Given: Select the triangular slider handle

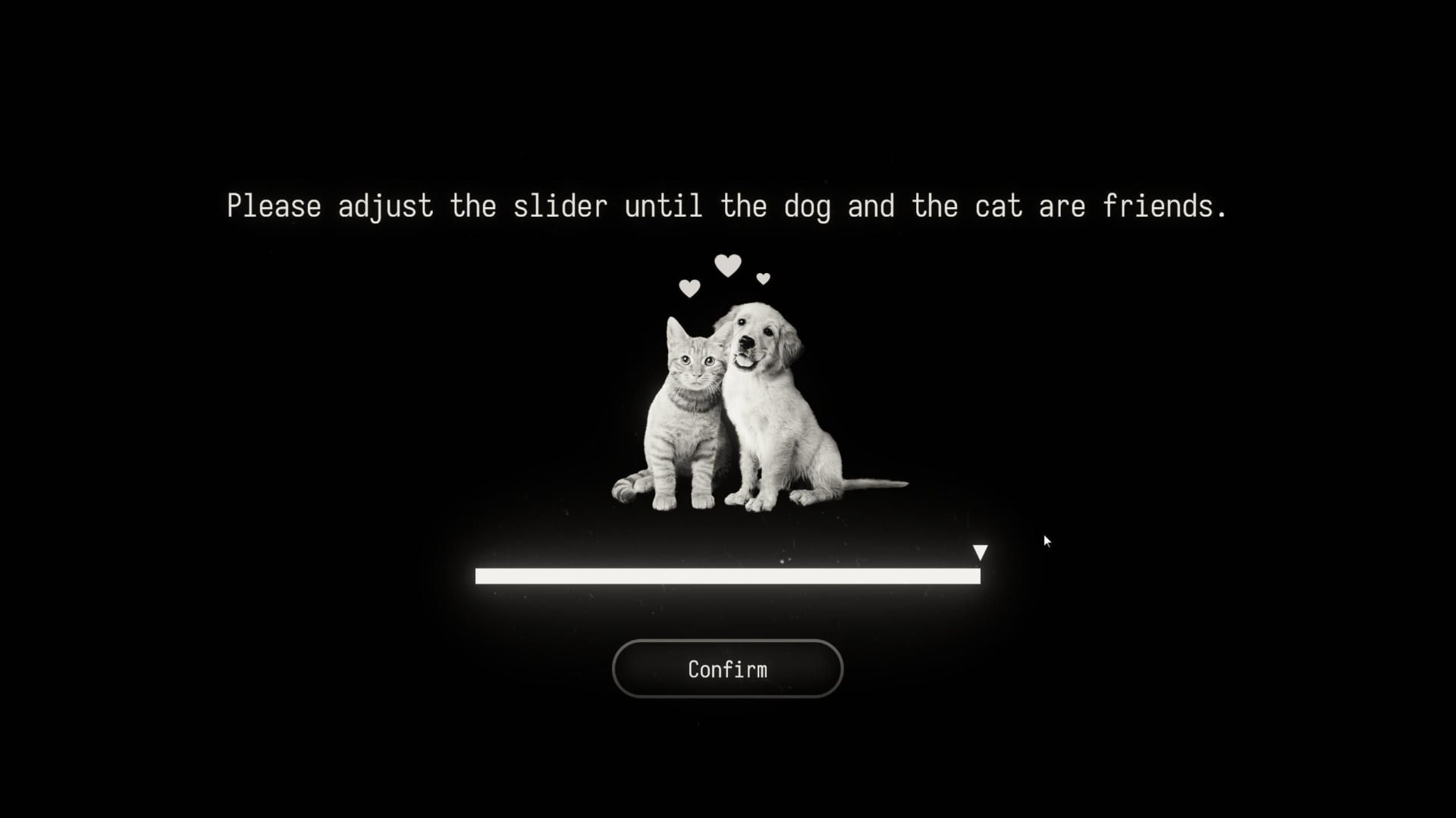Looking at the screenshot, I should click(980, 553).
